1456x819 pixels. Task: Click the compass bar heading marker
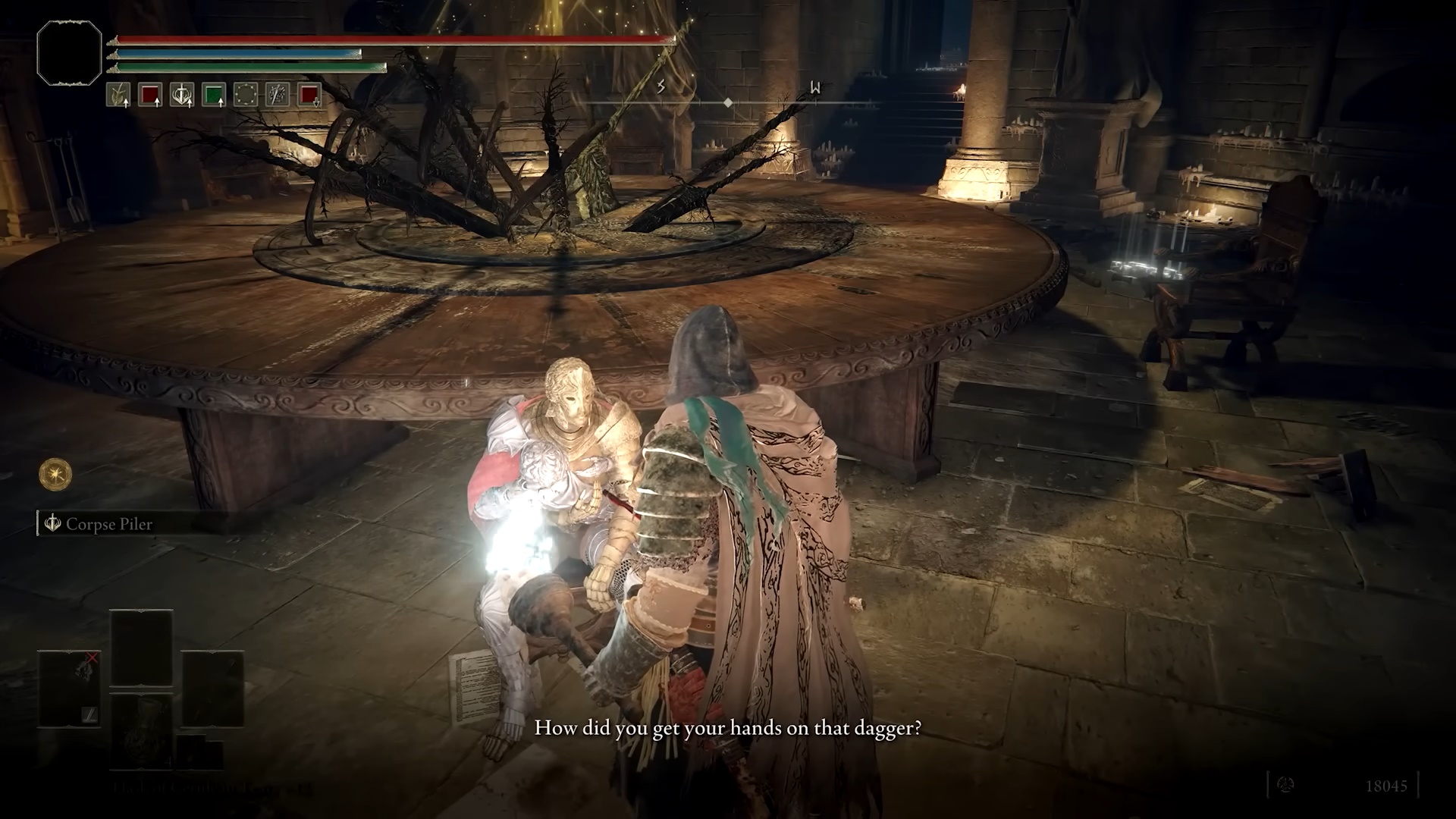click(x=728, y=102)
